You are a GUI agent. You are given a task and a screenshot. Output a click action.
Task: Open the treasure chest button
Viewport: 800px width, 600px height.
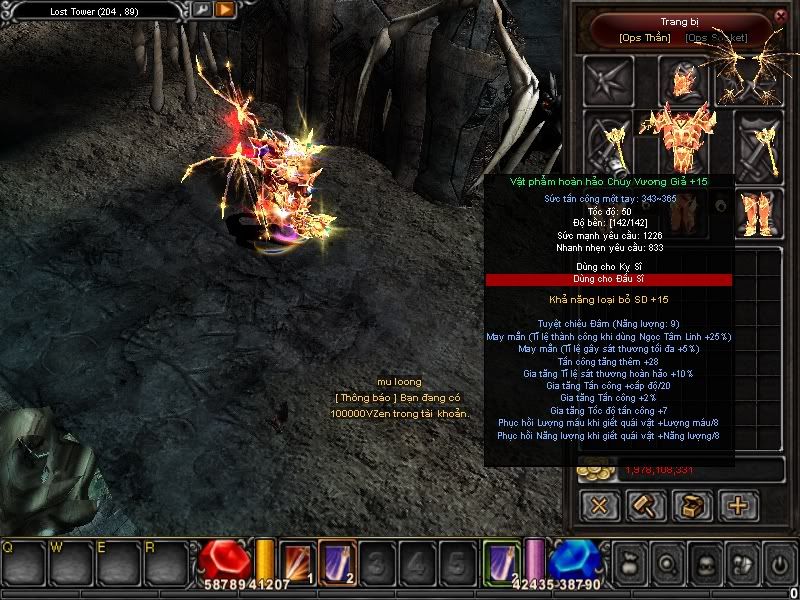coord(692,505)
